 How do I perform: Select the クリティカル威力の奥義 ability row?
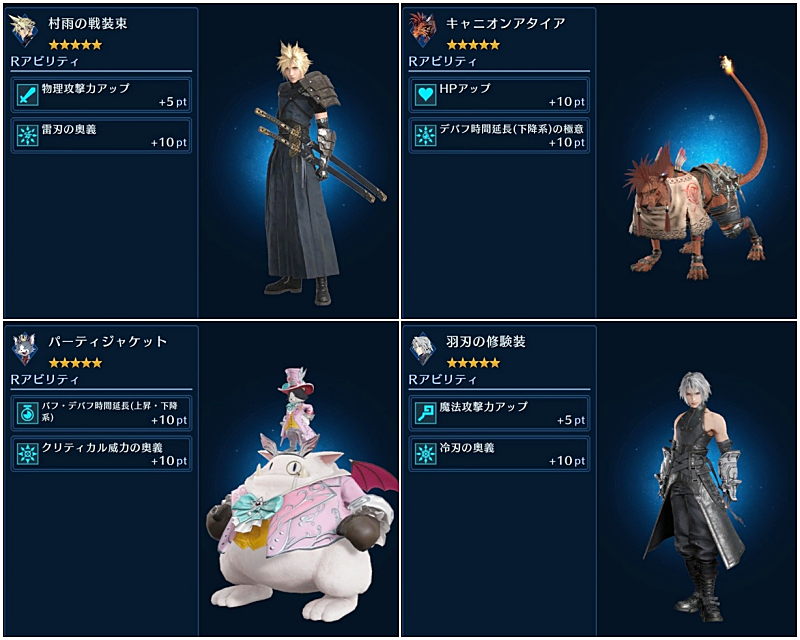(x=101, y=453)
